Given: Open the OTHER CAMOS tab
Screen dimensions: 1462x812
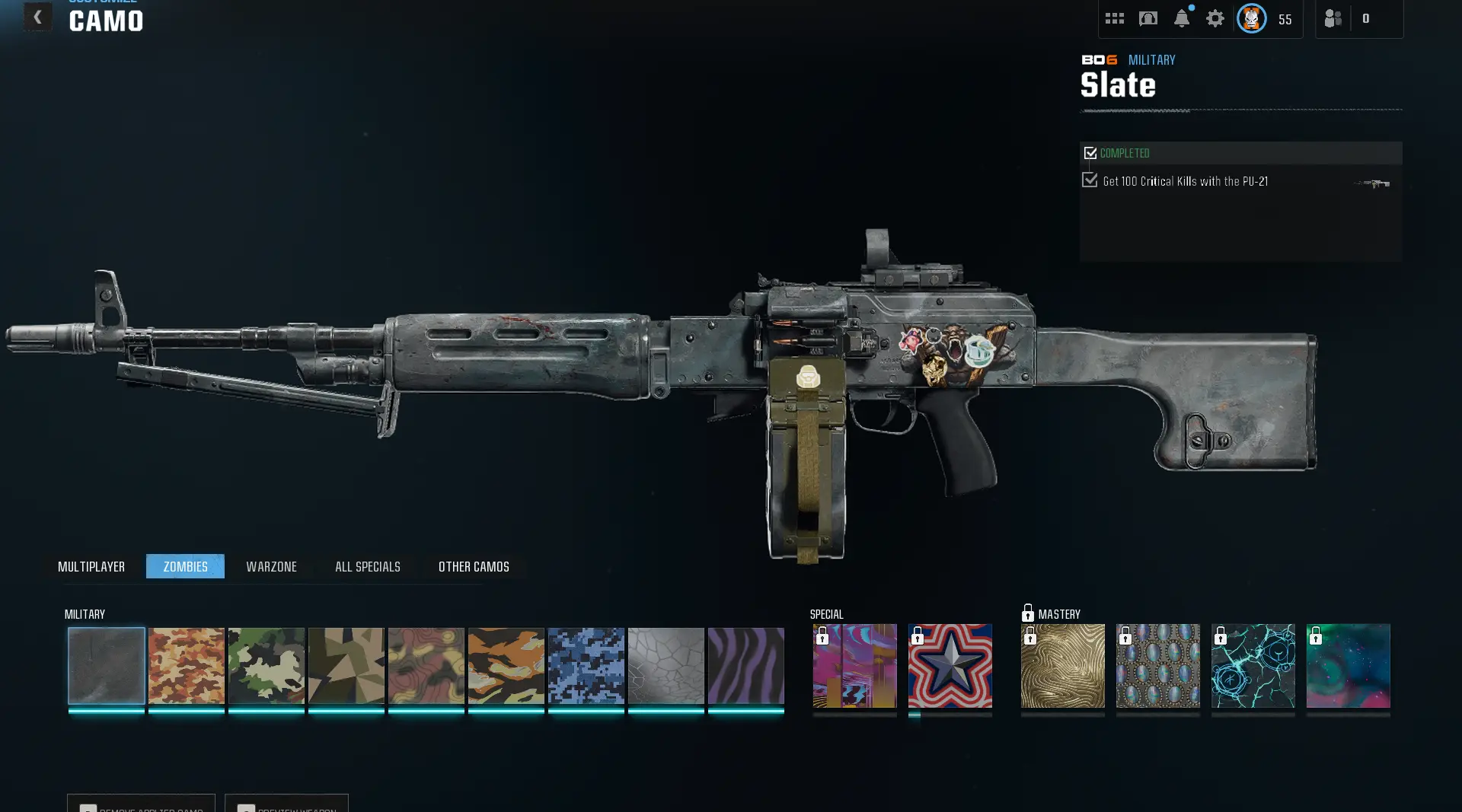Looking at the screenshot, I should click(x=472, y=566).
